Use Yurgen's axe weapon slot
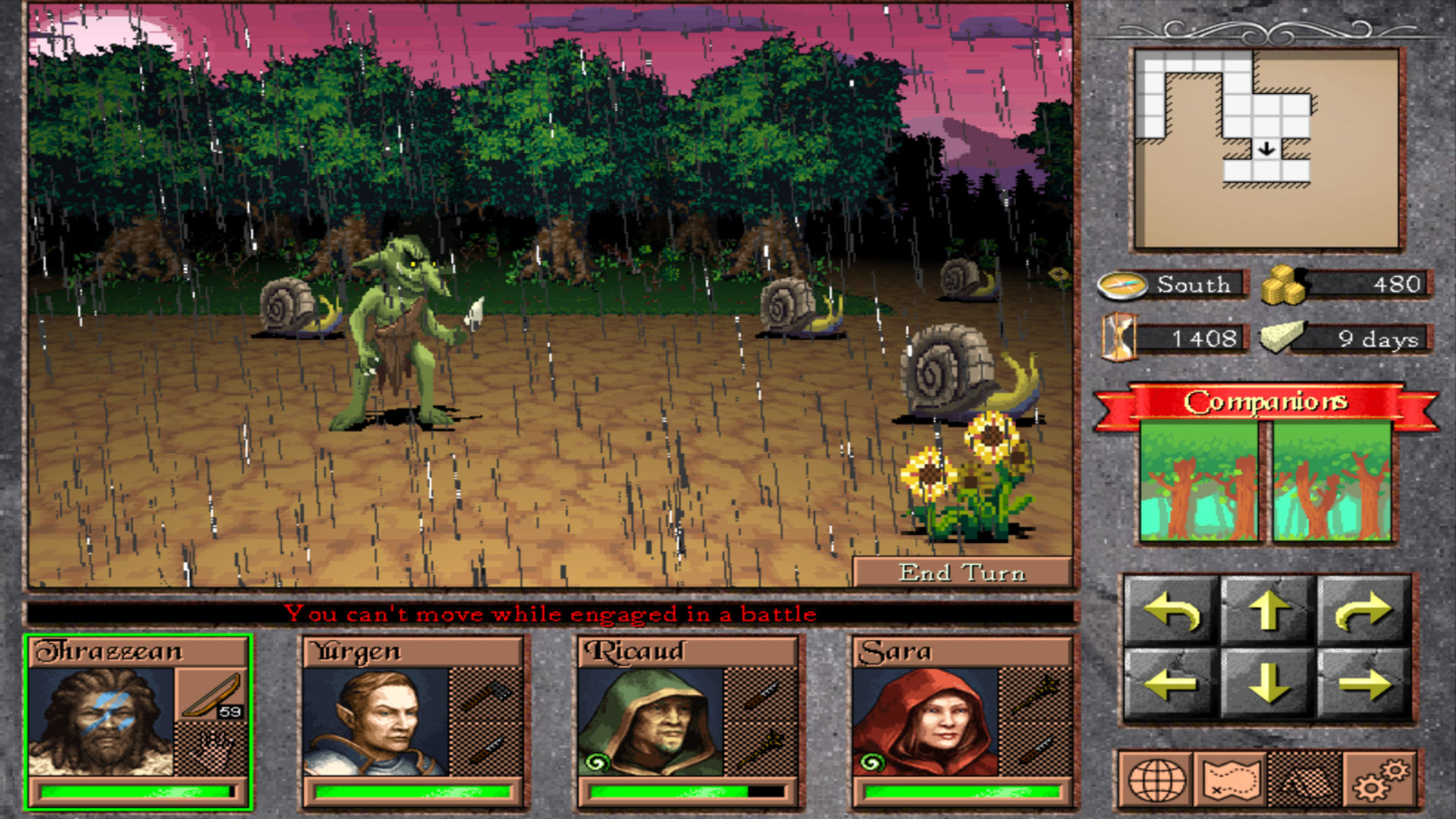1456x819 pixels. coord(486,695)
